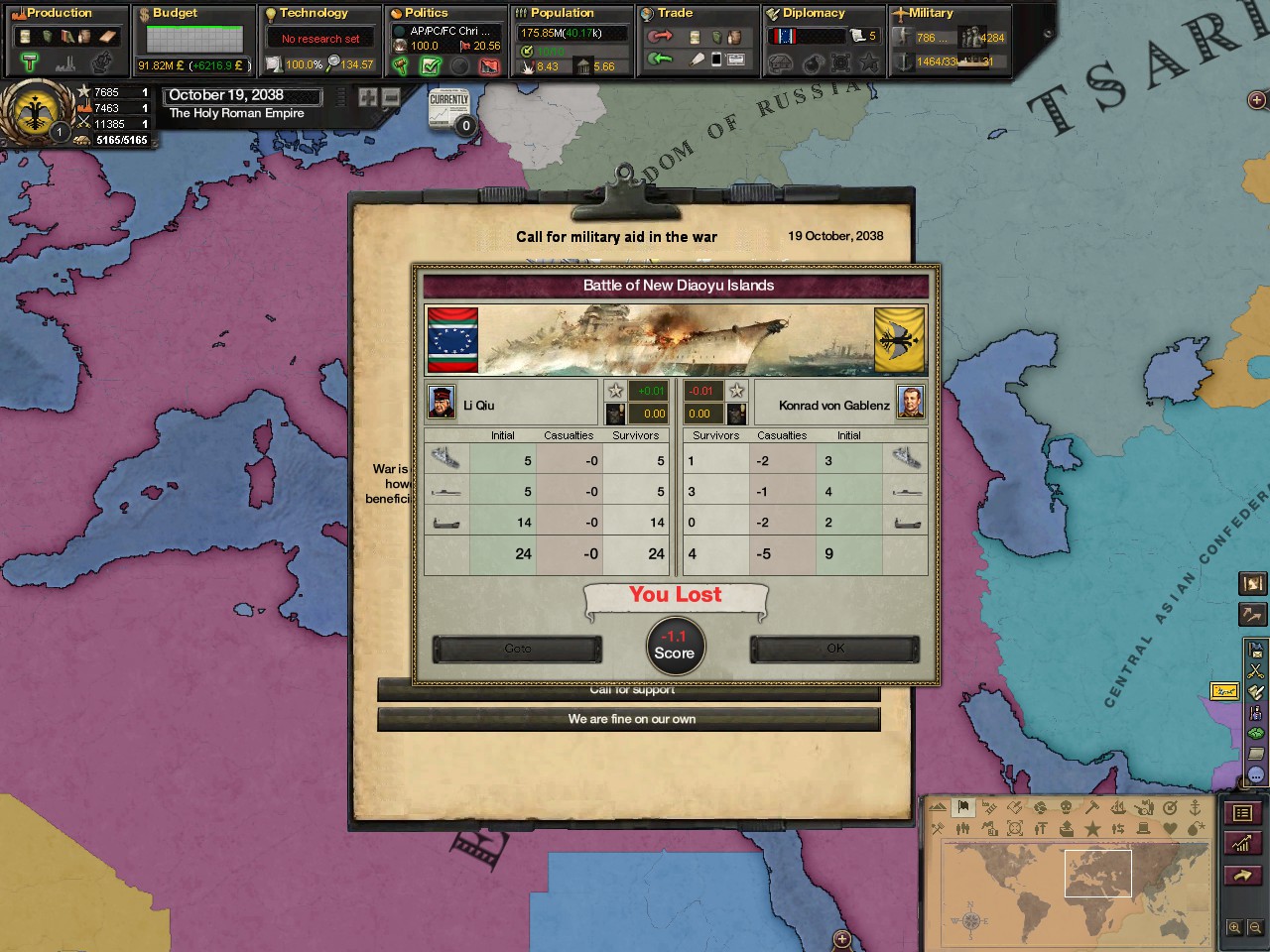Zoom in using the minimap magnifier

(1234, 928)
